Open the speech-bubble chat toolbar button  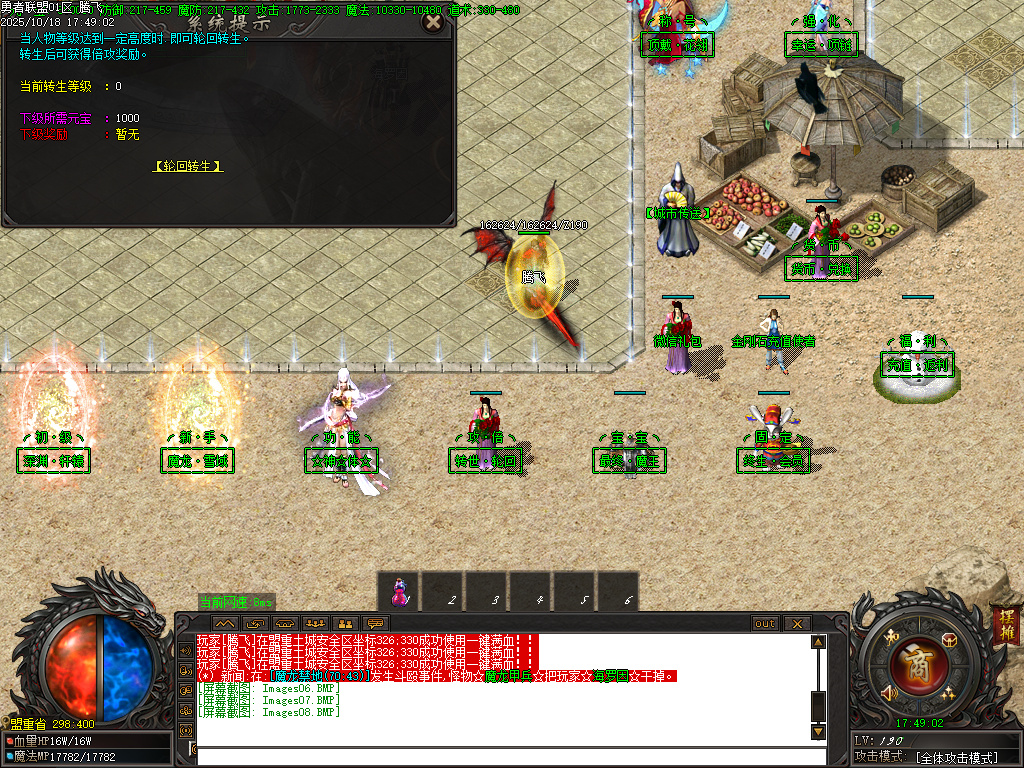pos(376,623)
